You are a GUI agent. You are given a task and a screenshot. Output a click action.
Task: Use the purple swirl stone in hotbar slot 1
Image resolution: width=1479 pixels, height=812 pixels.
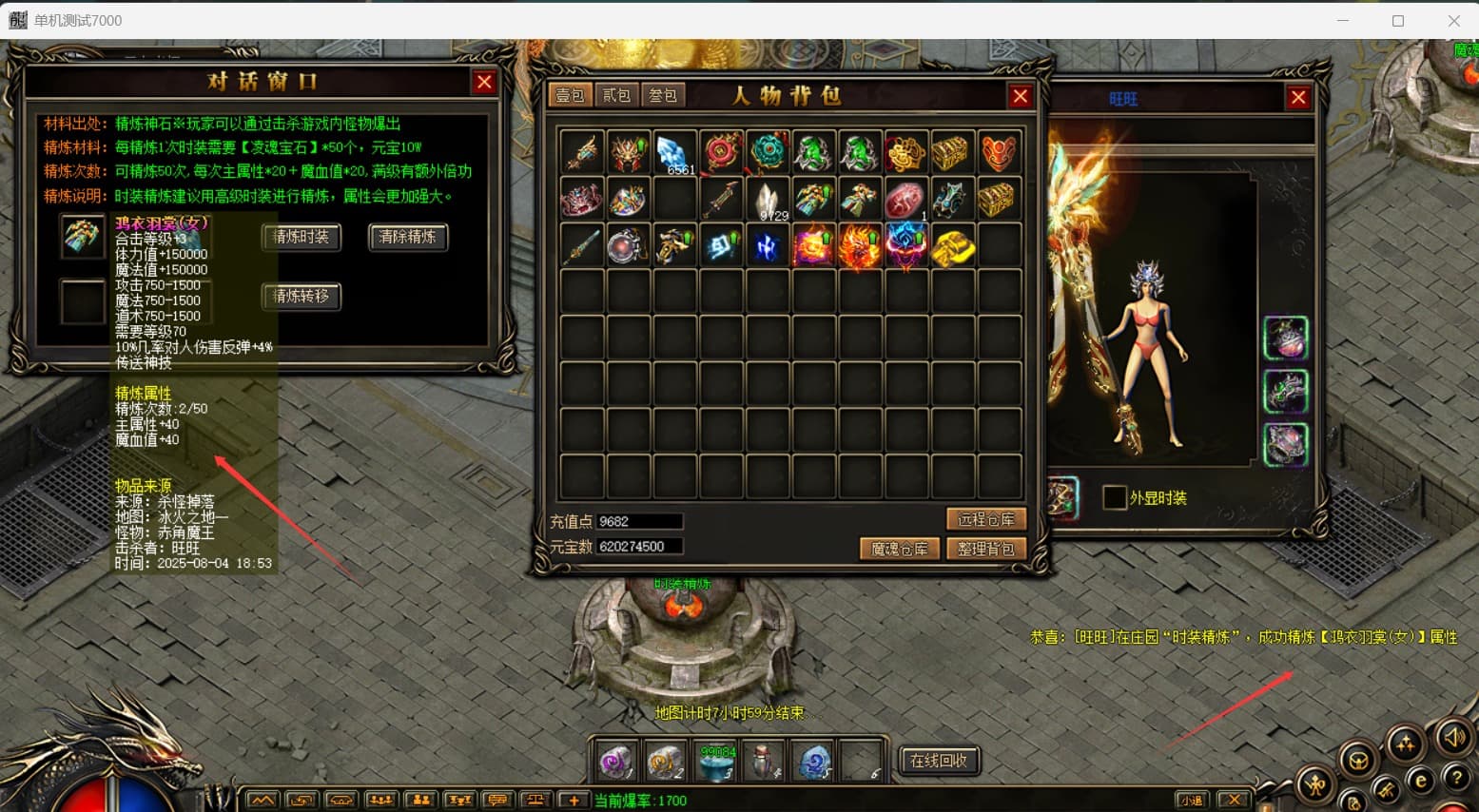(616, 762)
